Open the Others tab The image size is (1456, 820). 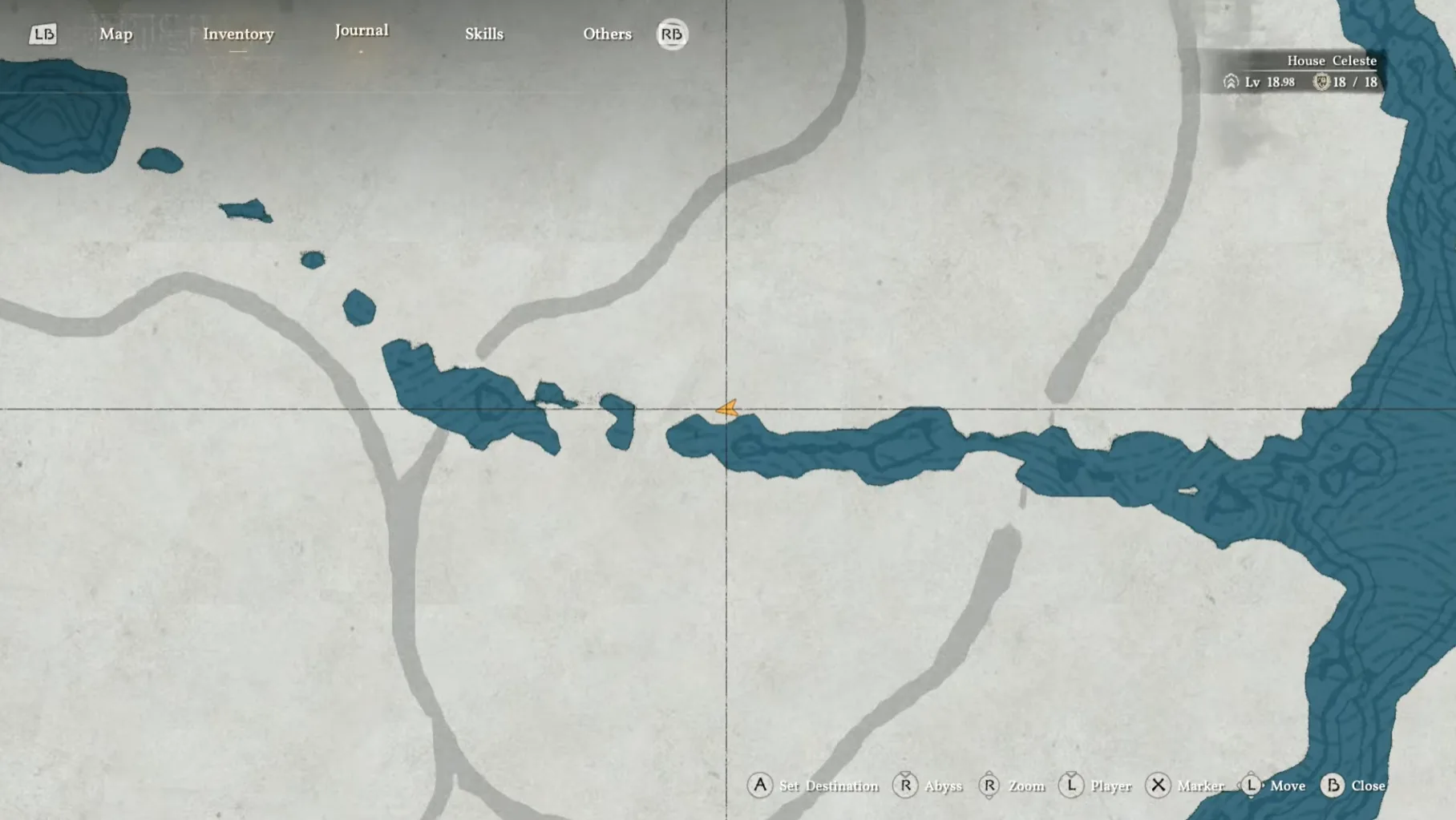[607, 34]
